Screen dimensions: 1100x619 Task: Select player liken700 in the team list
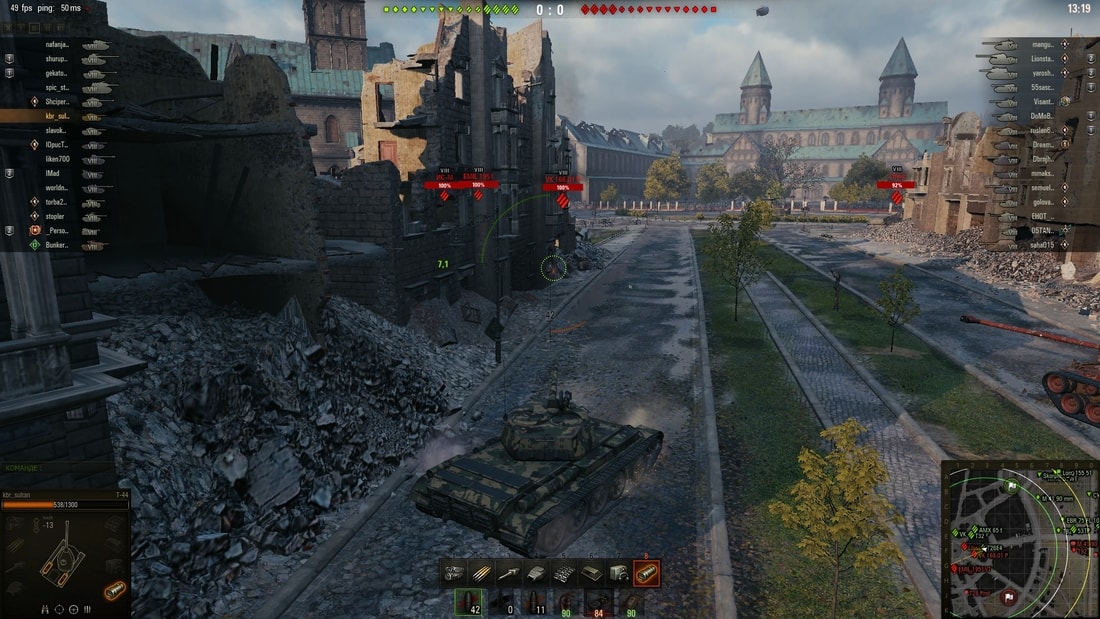pyautogui.click(x=57, y=159)
